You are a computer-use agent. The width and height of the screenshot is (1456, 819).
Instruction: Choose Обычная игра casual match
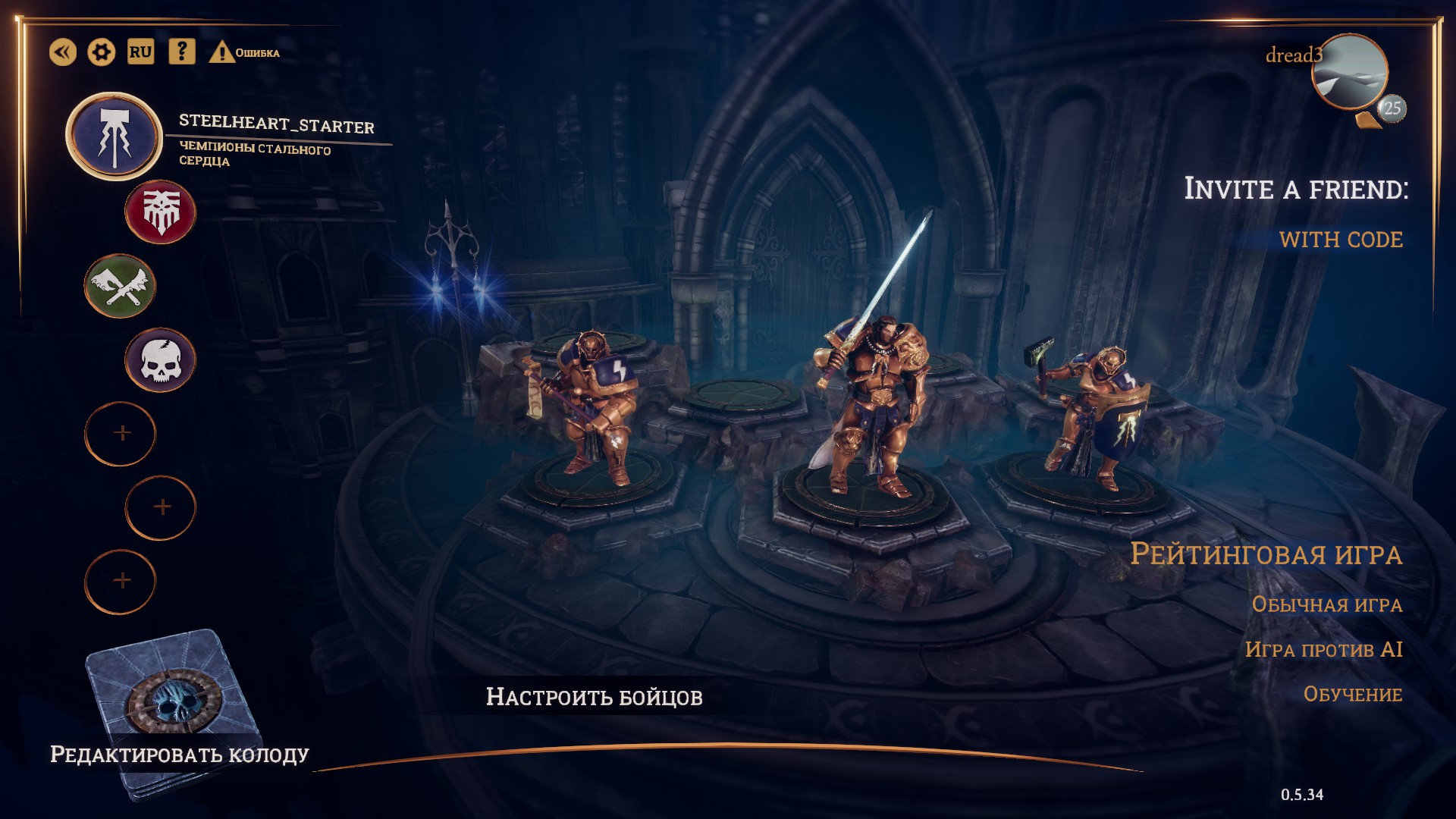(1326, 605)
